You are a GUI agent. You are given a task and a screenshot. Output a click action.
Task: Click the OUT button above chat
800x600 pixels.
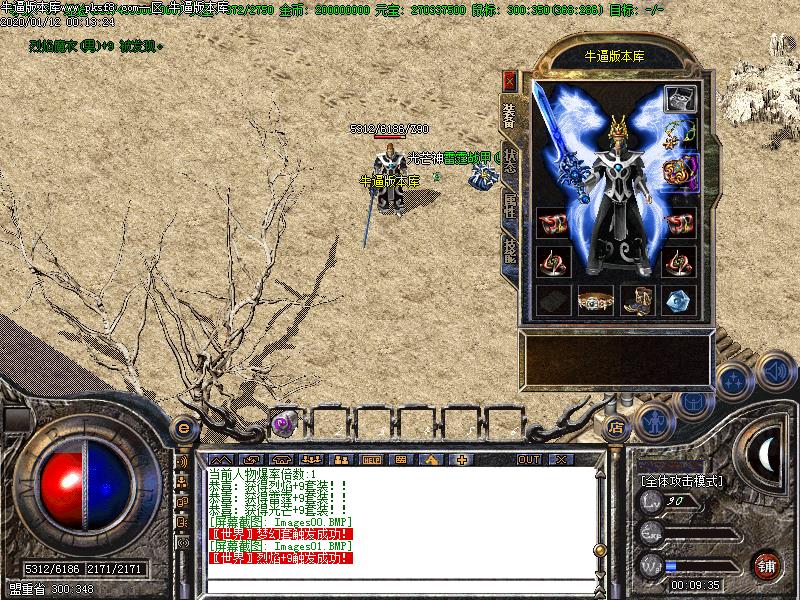[x=528, y=460]
